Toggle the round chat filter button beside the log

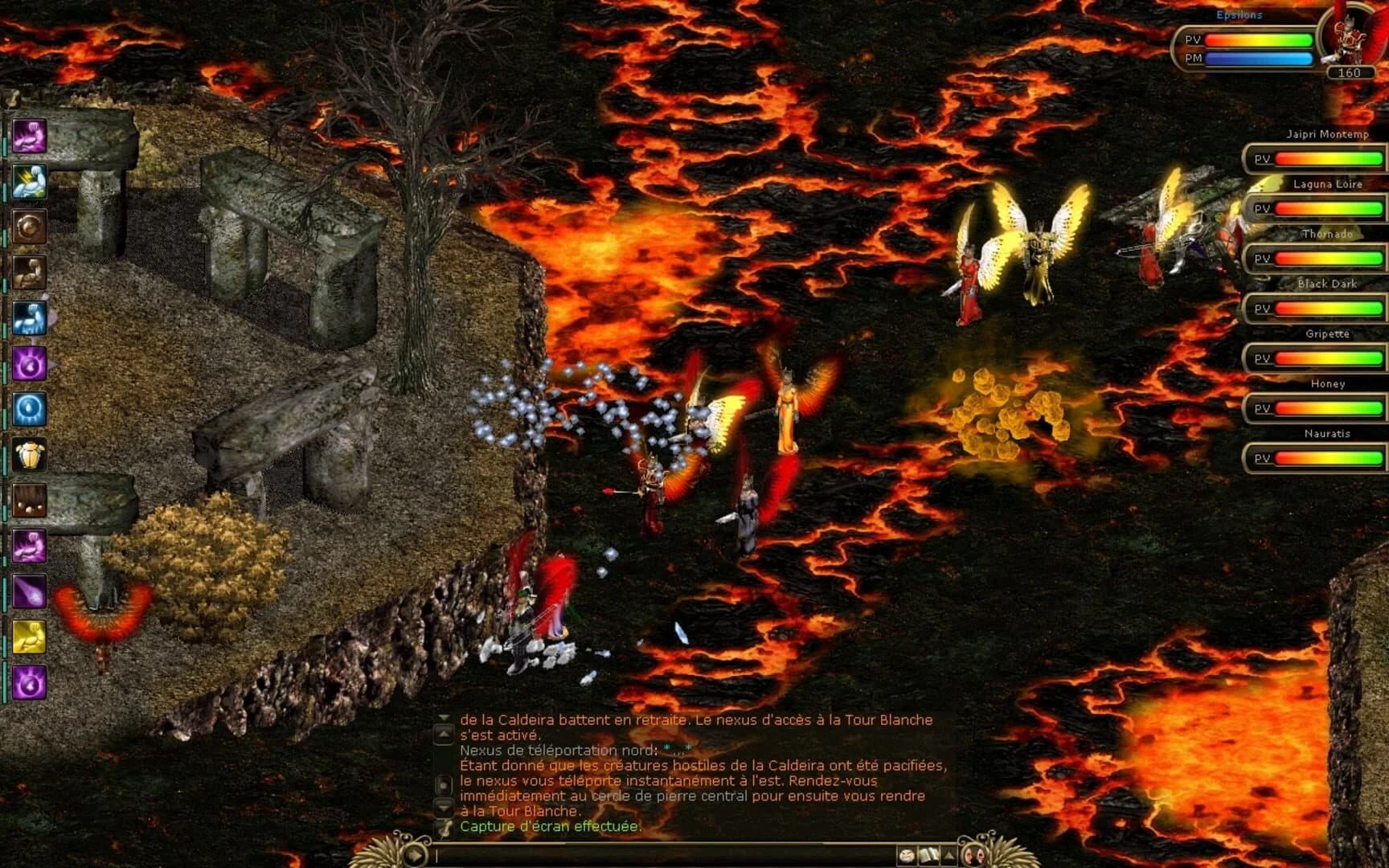[x=443, y=785]
